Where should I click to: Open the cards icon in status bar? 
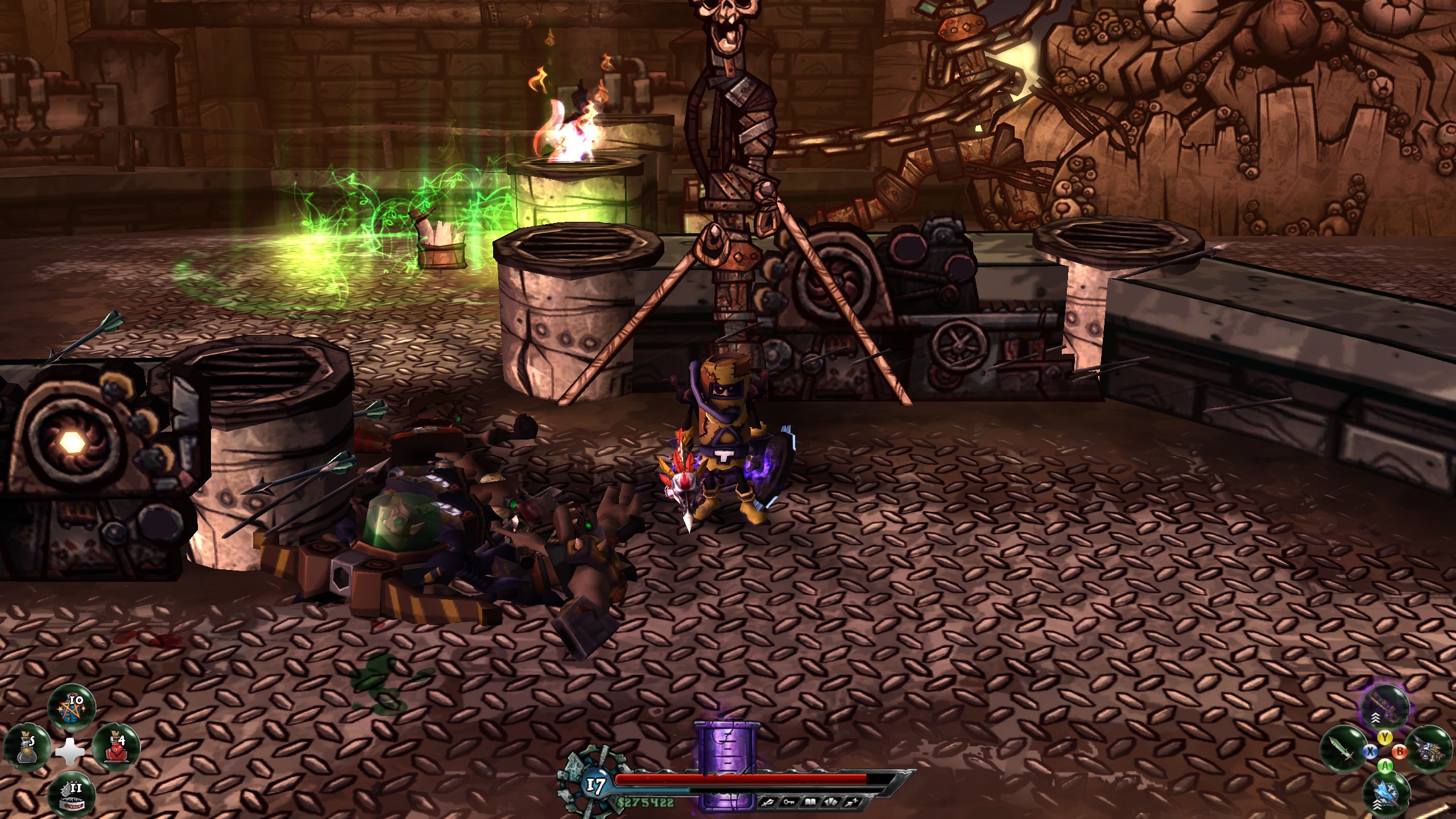pyautogui.click(x=832, y=803)
